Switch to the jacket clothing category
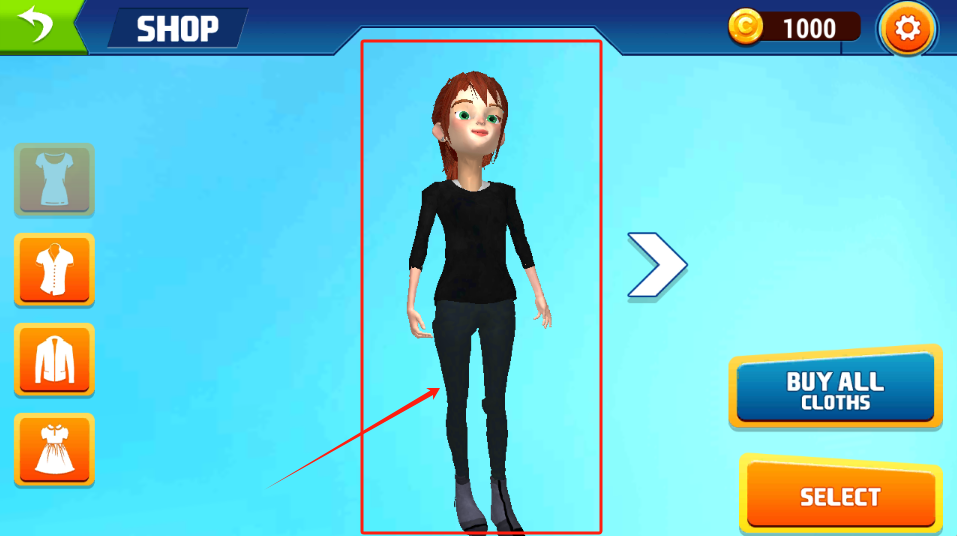This screenshot has height=536, width=957. coord(54,359)
